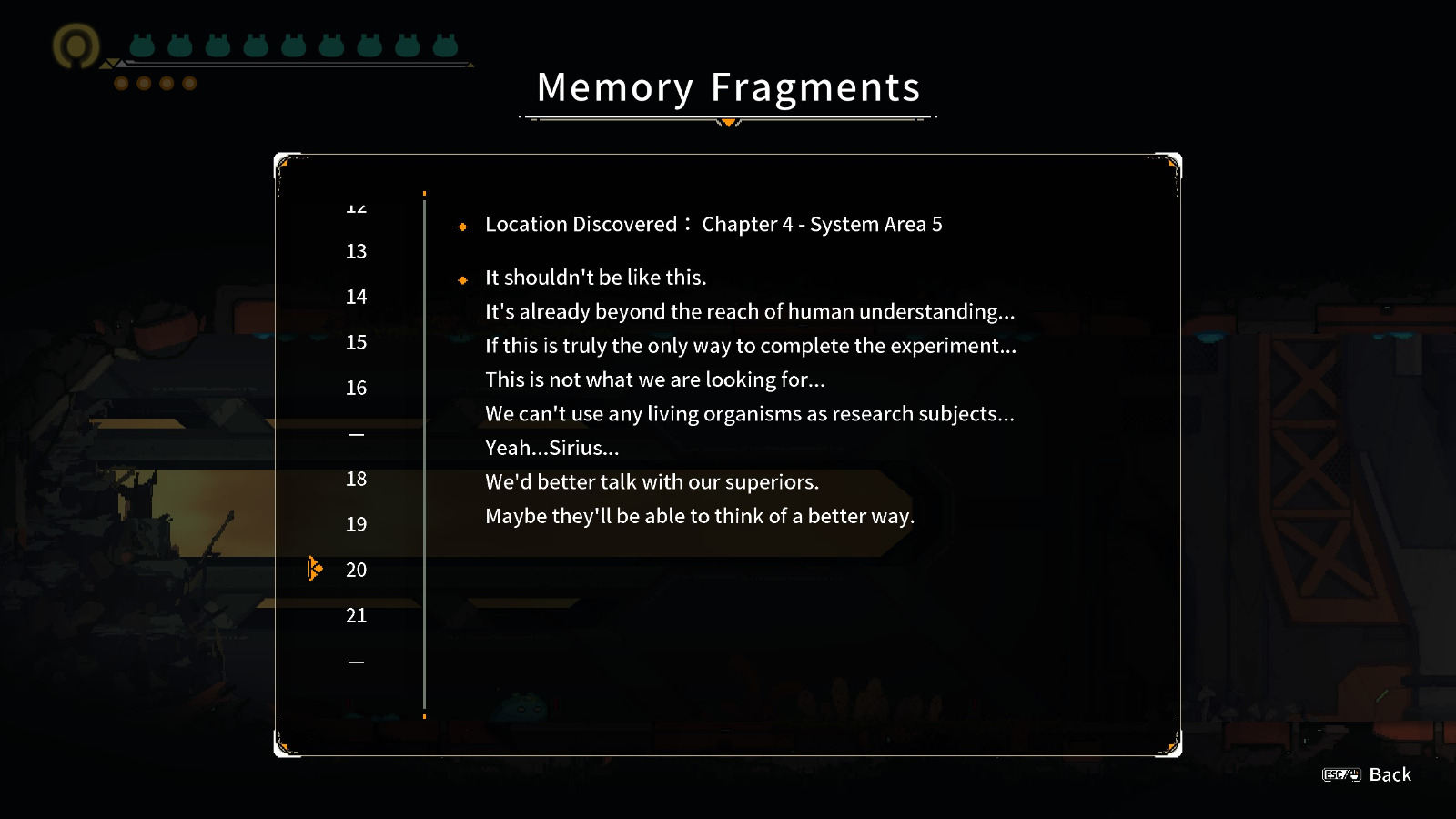This screenshot has height=819, width=1456.
Task: Select memory fragment 21 in the list
Action: tap(356, 615)
